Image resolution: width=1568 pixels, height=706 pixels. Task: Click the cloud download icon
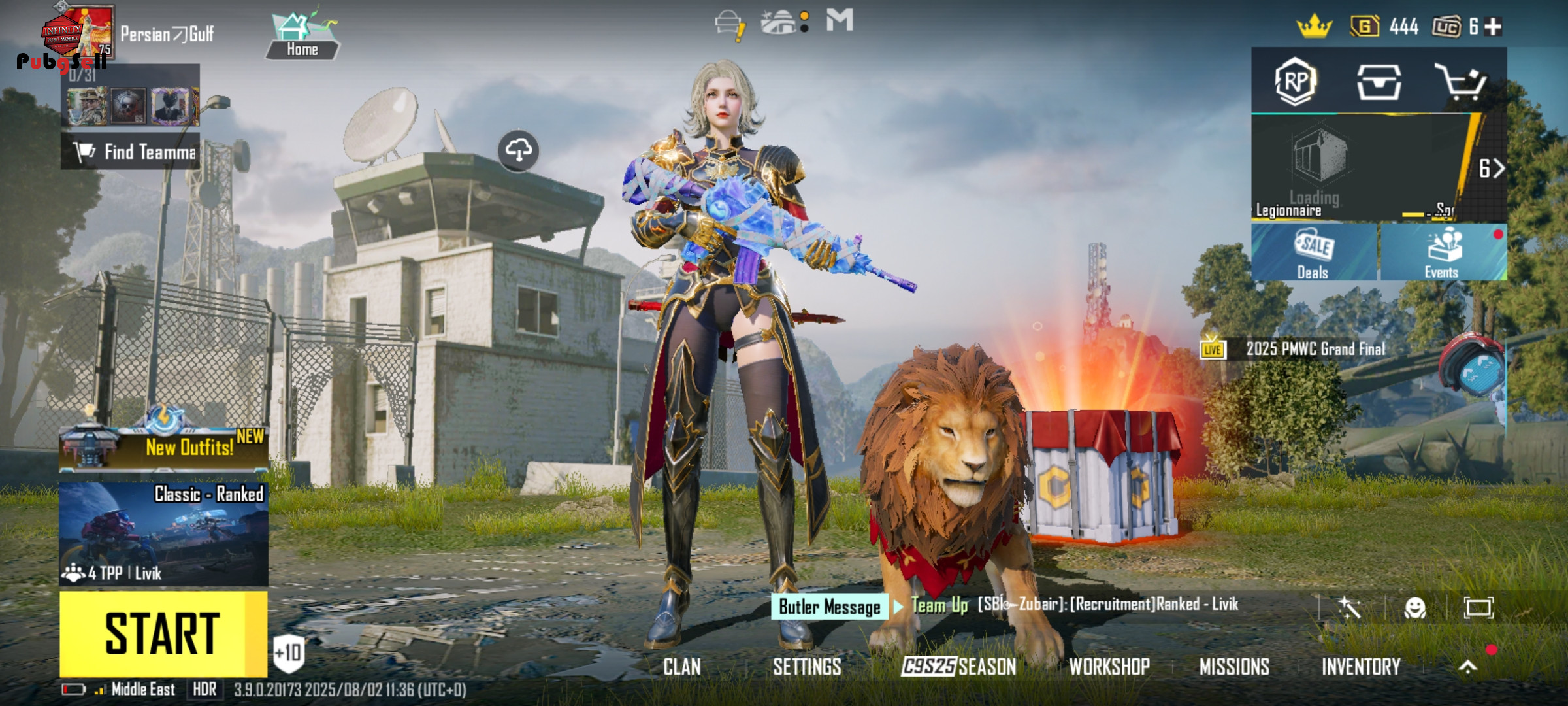pyautogui.click(x=518, y=150)
